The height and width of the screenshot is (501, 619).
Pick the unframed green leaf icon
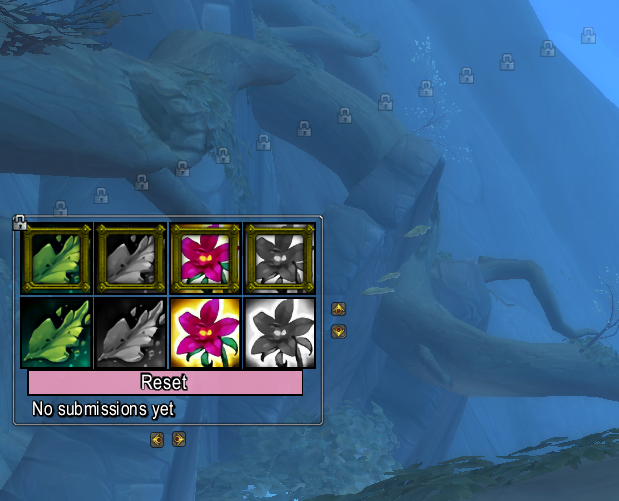pos(56,333)
